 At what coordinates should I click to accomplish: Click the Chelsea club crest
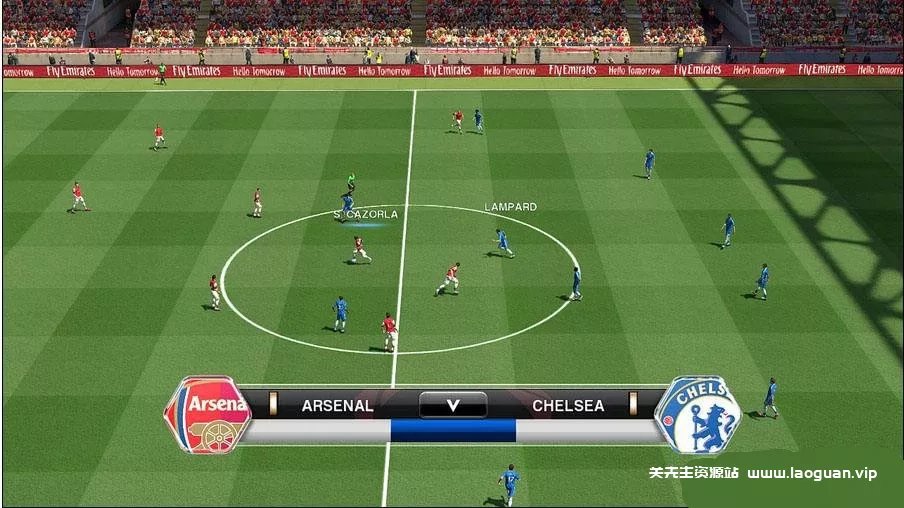pyautogui.click(x=697, y=415)
